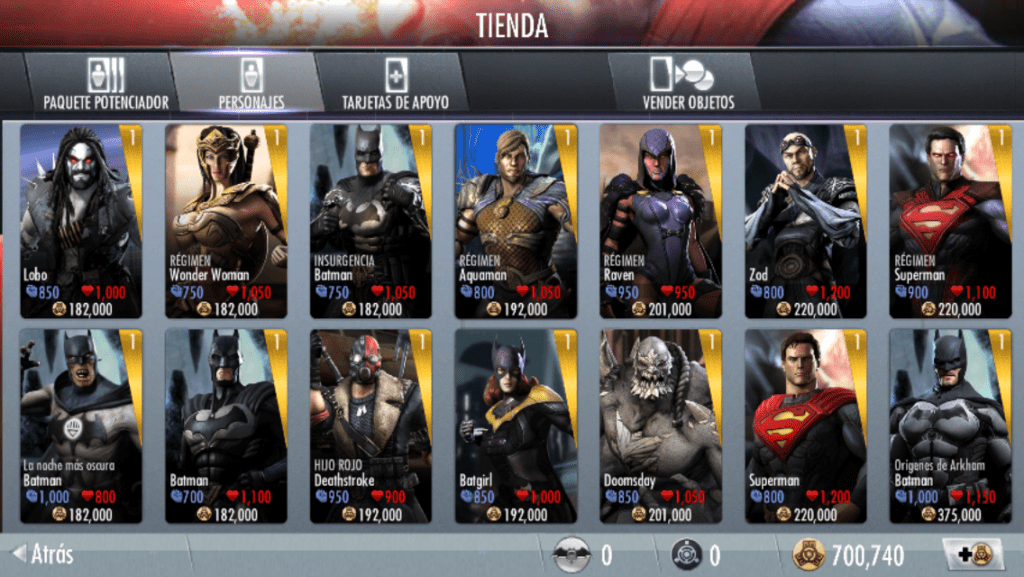Open the Zod character card

coord(806,221)
